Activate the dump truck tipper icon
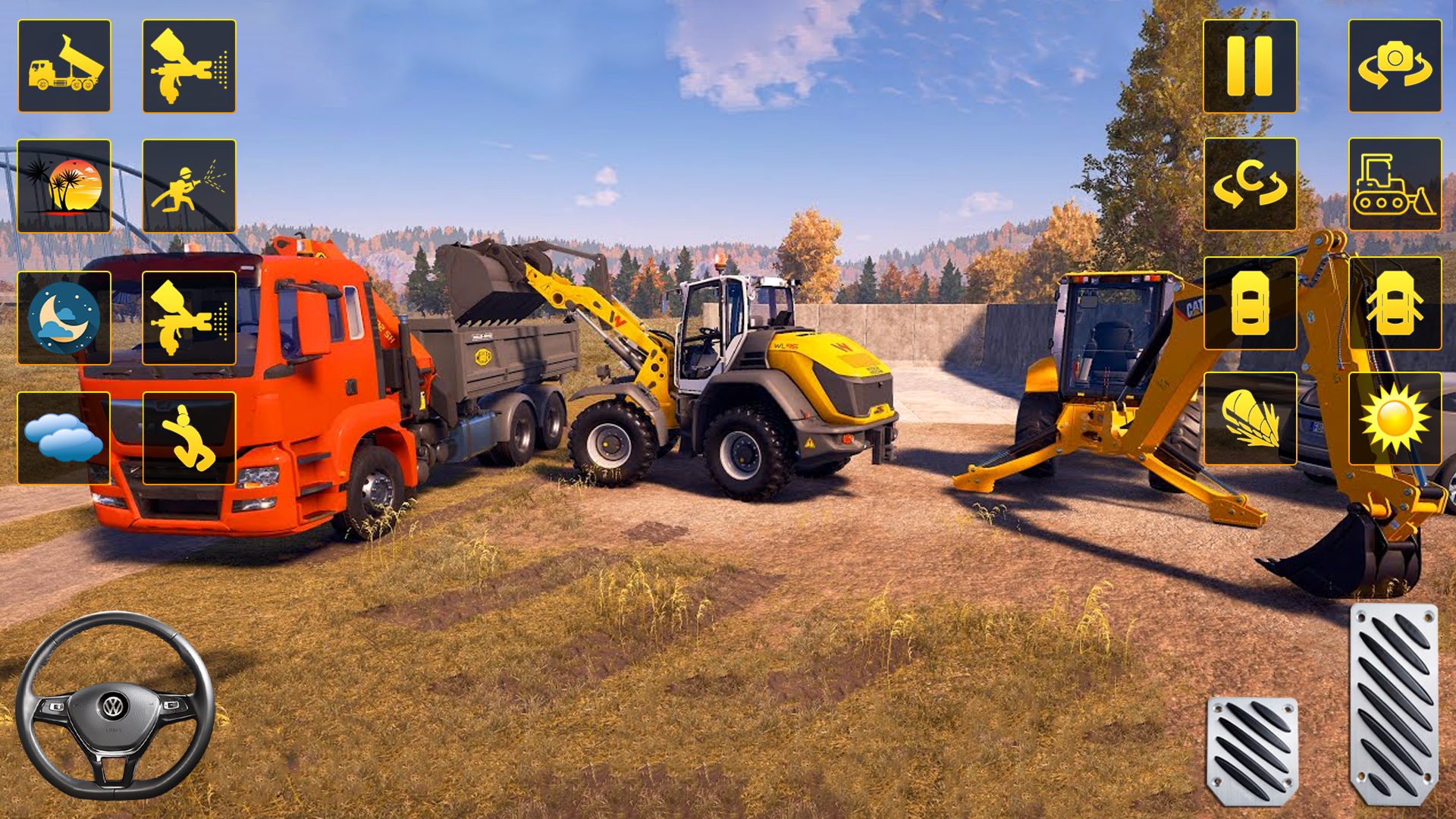1456x819 pixels. tap(64, 65)
